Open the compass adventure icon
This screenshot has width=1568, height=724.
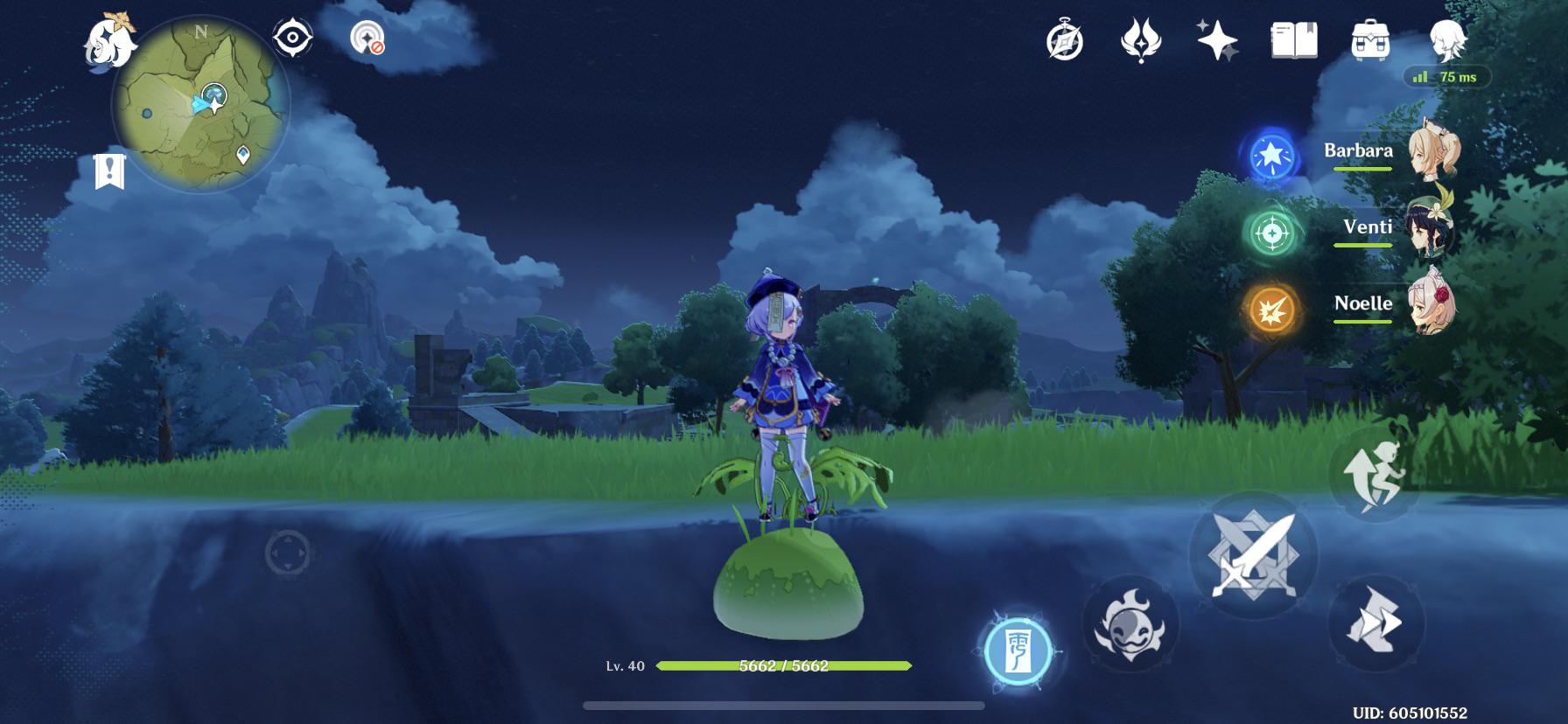pyautogui.click(x=1065, y=41)
